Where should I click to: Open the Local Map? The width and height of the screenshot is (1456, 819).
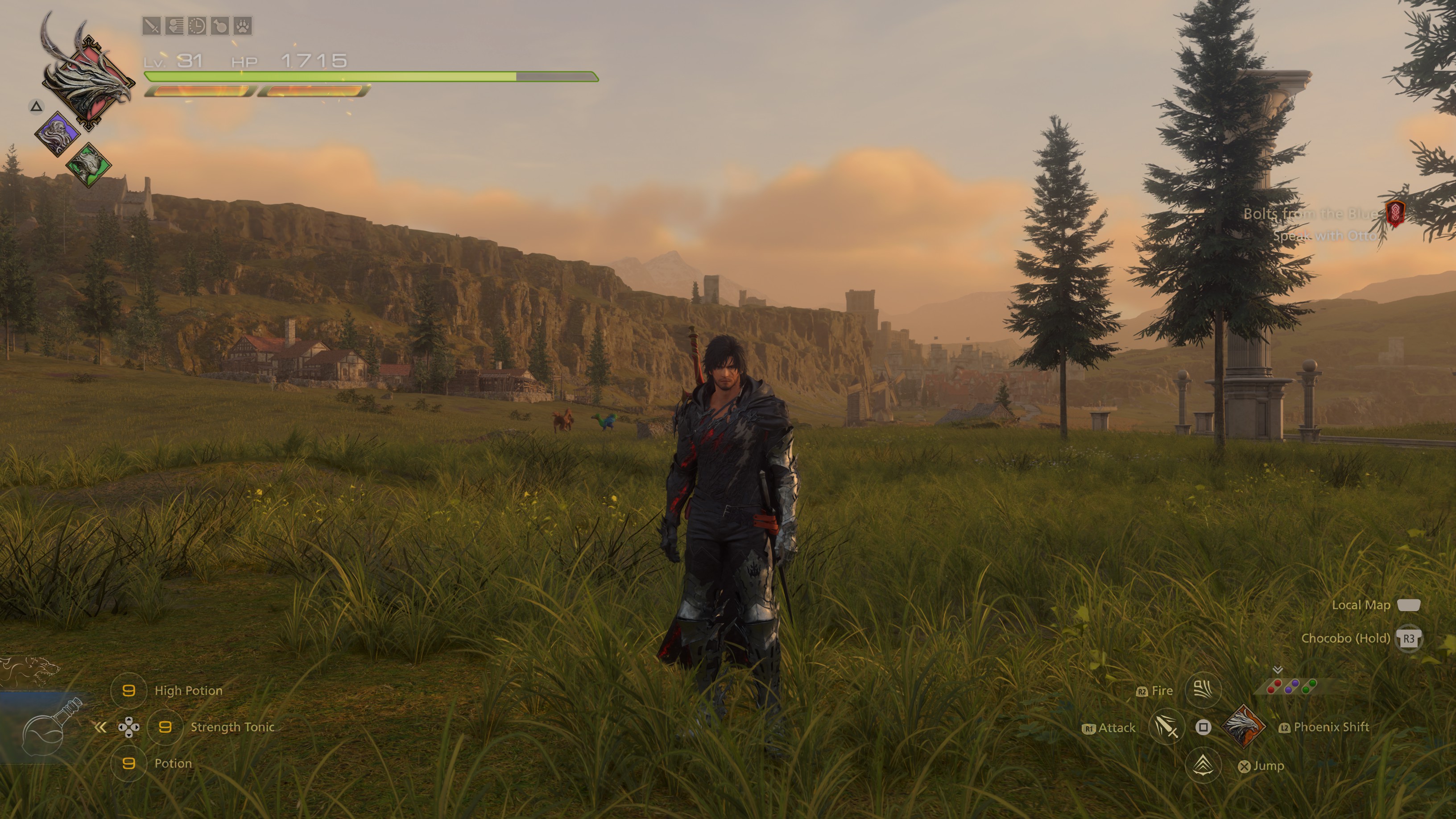1408,605
